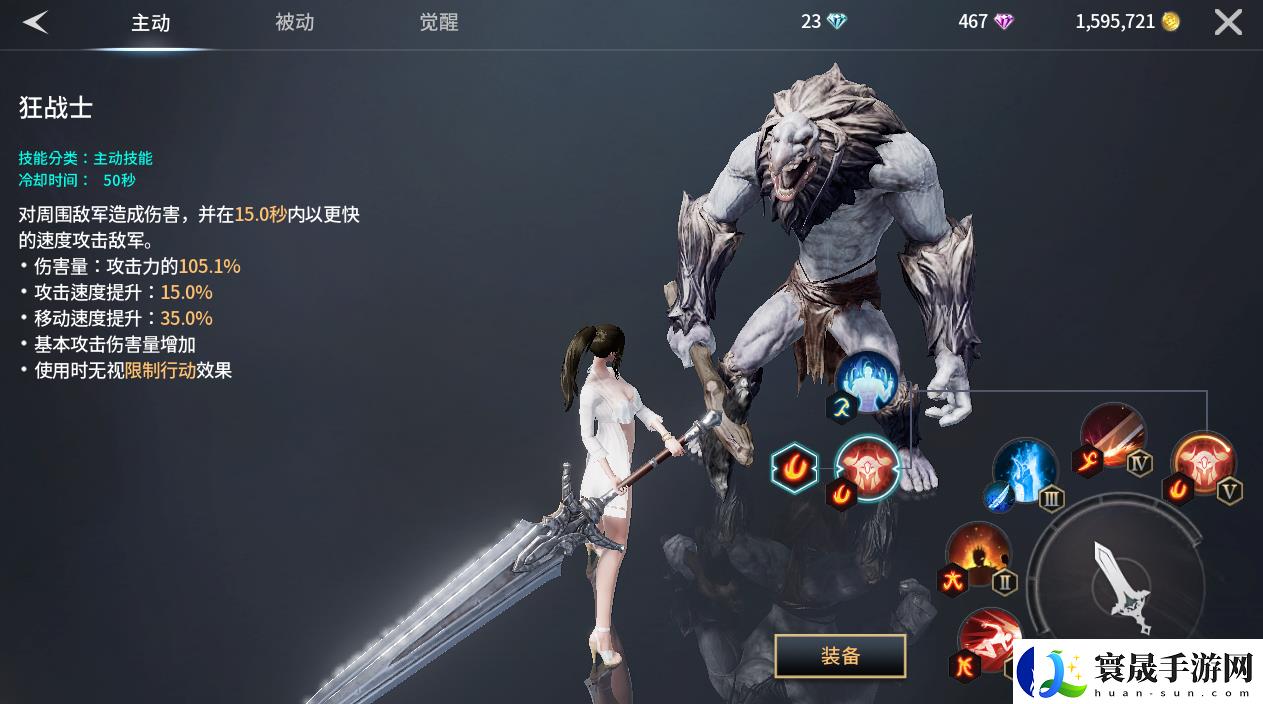Choose skill slot III with the blue sword
This screenshot has width=1263, height=704.
(1025, 470)
